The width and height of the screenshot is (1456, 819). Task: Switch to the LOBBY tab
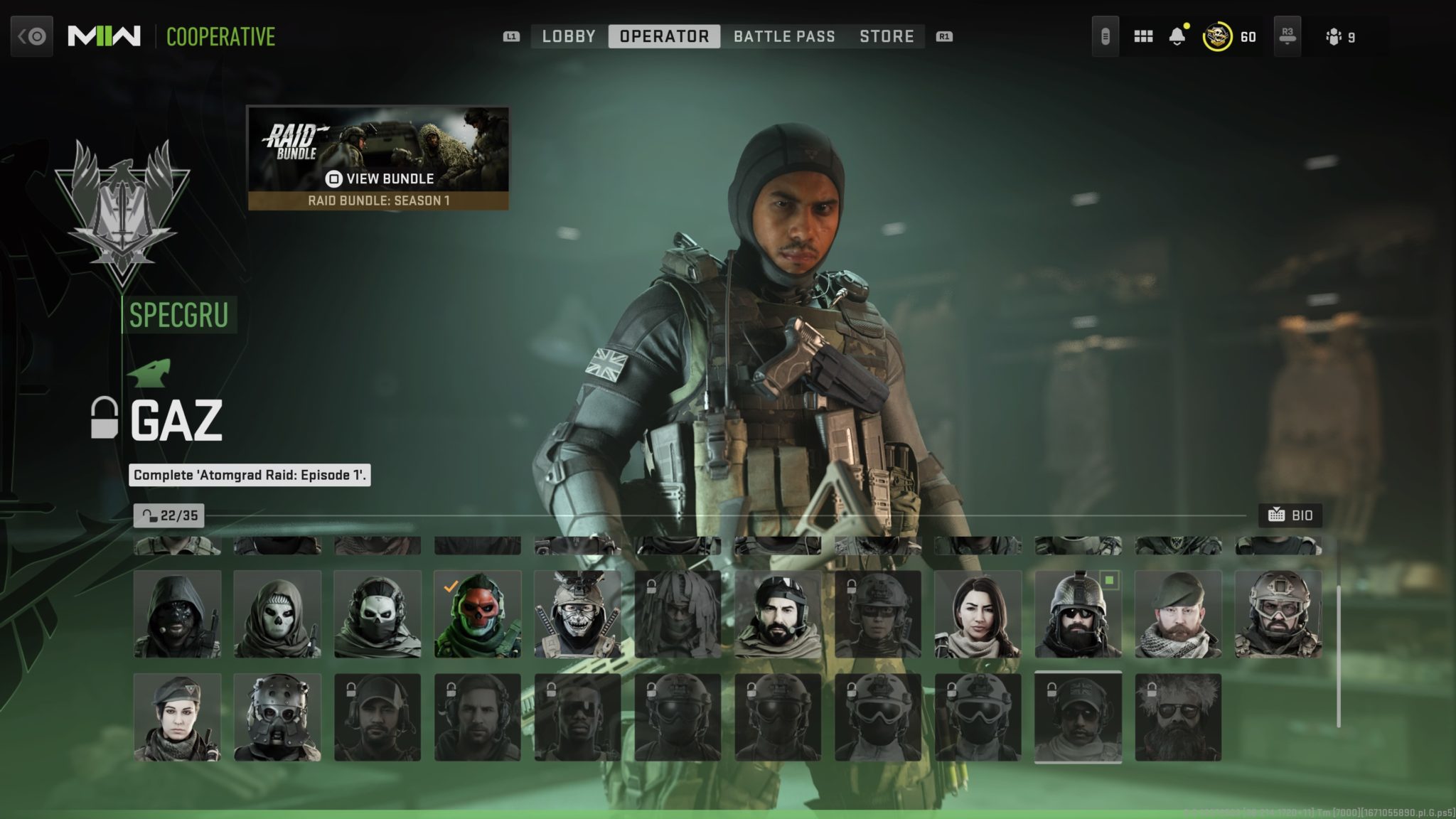(x=567, y=36)
